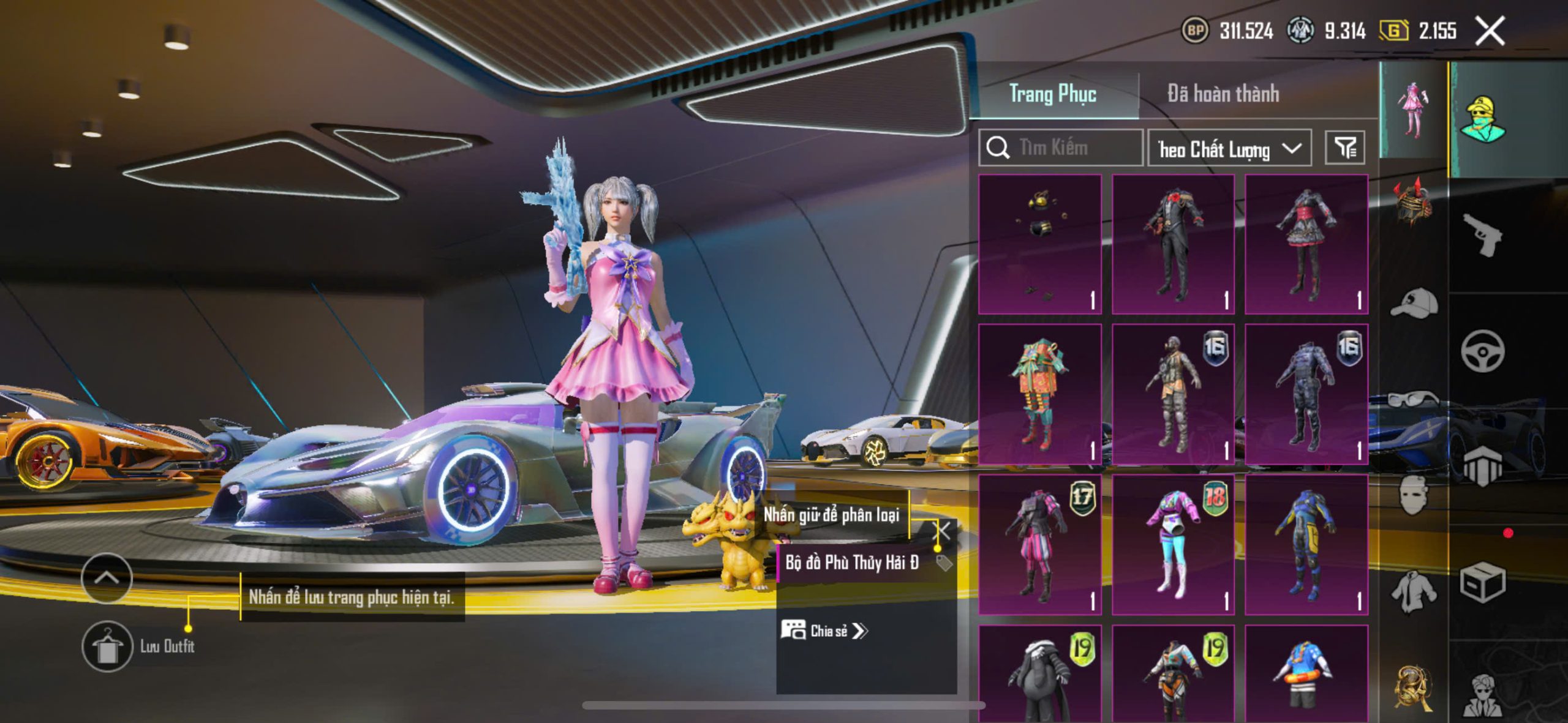Viewport: 1568px width, 723px height.
Task: Open the steering wheel vehicle category
Action: pyautogui.click(x=1482, y=351)
